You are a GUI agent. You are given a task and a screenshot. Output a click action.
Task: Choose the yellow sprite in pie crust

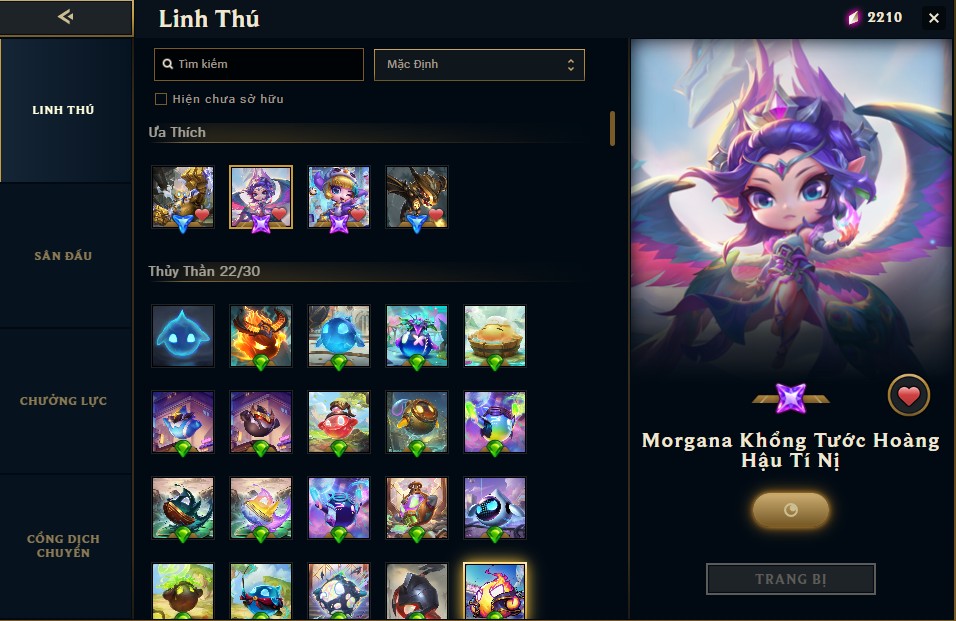tap(495, 335)
